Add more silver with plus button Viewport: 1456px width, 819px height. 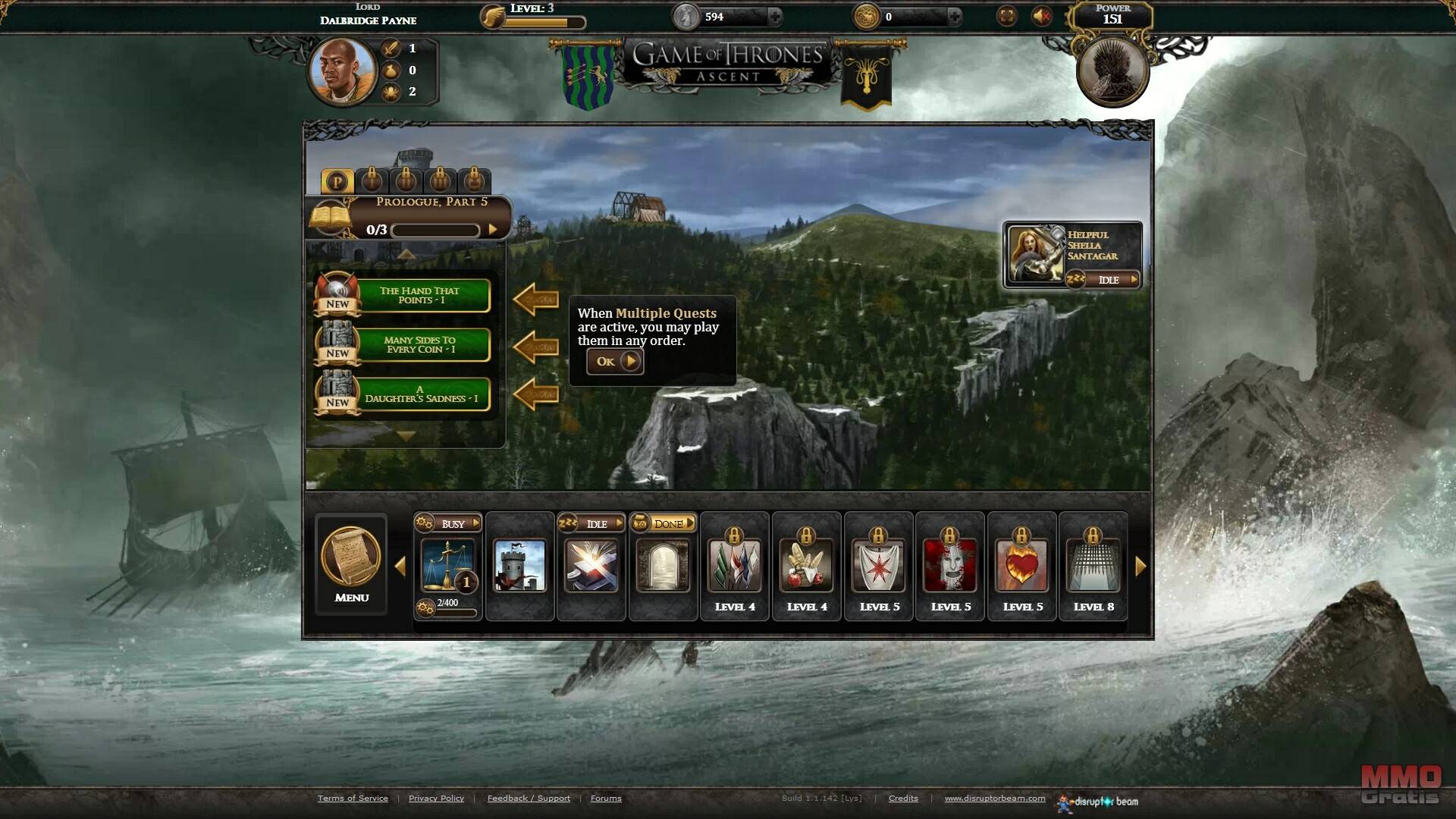[775, 16]
